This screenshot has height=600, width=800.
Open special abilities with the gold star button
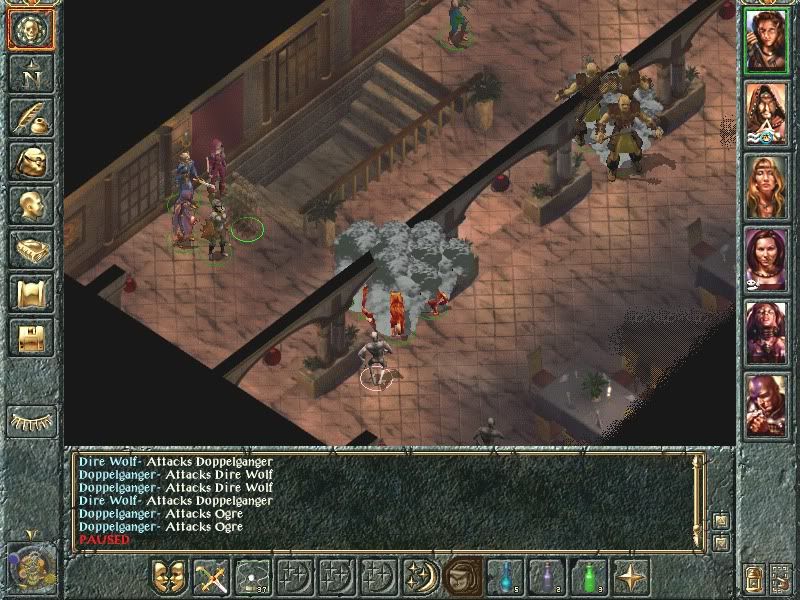coord(631,576)
